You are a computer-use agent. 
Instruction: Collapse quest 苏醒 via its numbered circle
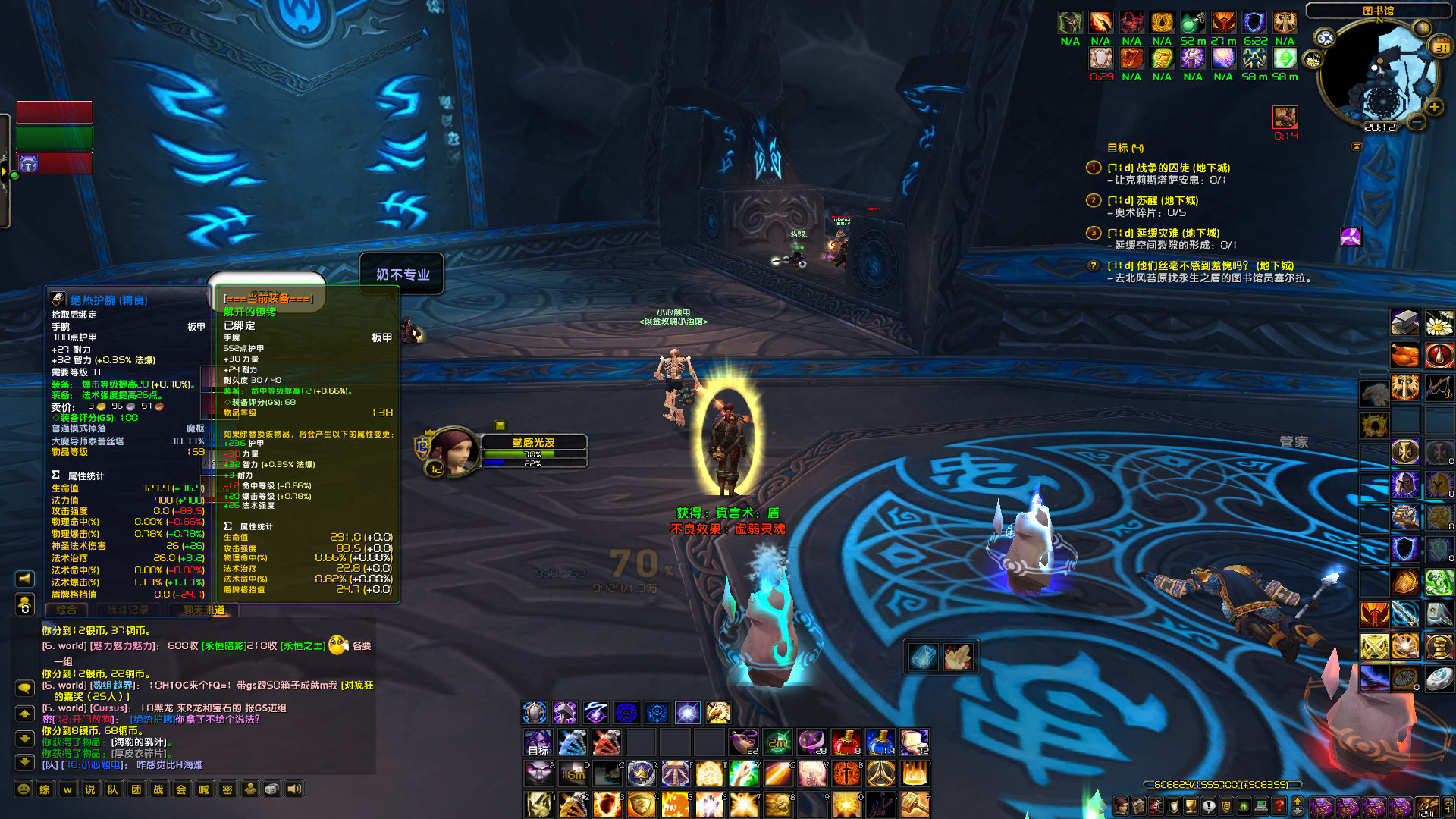tap(1094, 199)
